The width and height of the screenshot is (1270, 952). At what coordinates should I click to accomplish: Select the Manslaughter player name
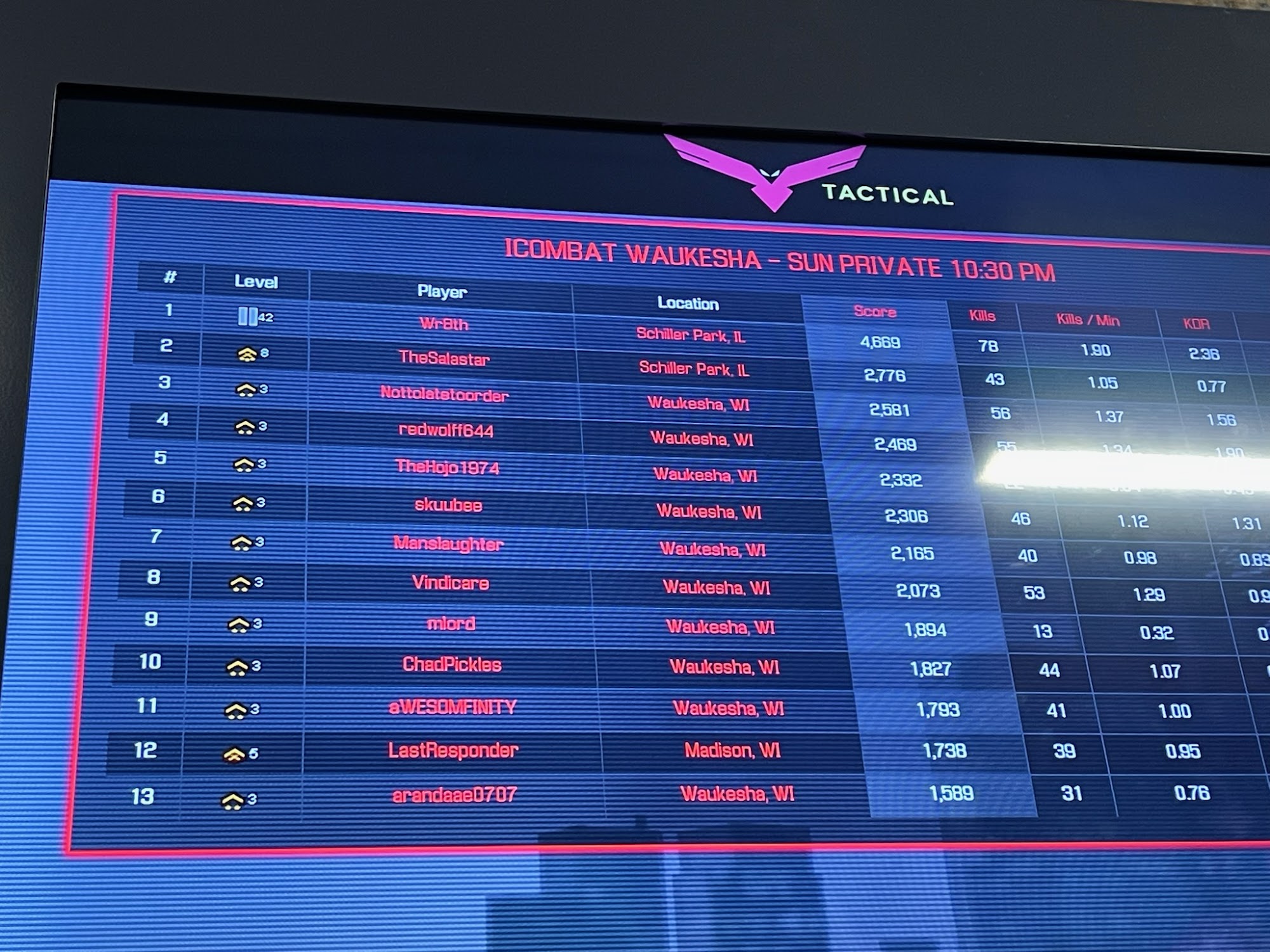click(x=448, y=544)
